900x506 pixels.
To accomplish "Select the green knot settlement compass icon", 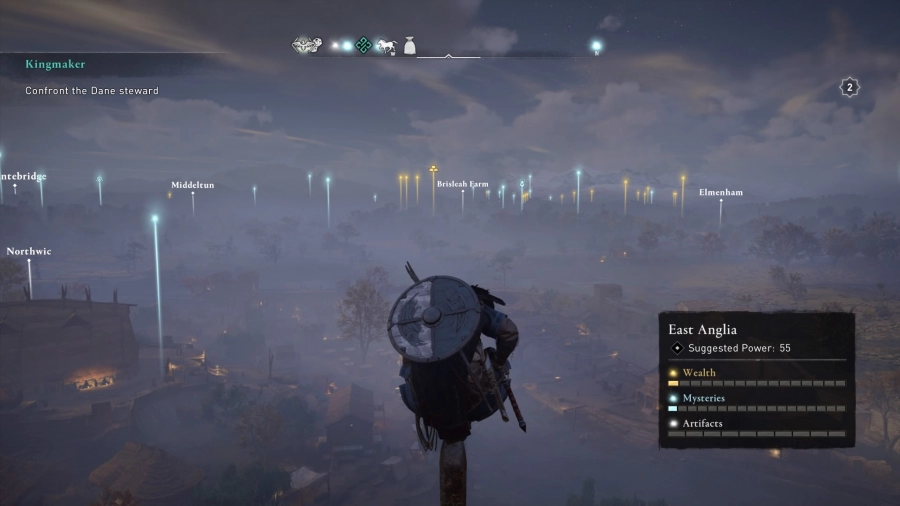I will pos(364,45).
